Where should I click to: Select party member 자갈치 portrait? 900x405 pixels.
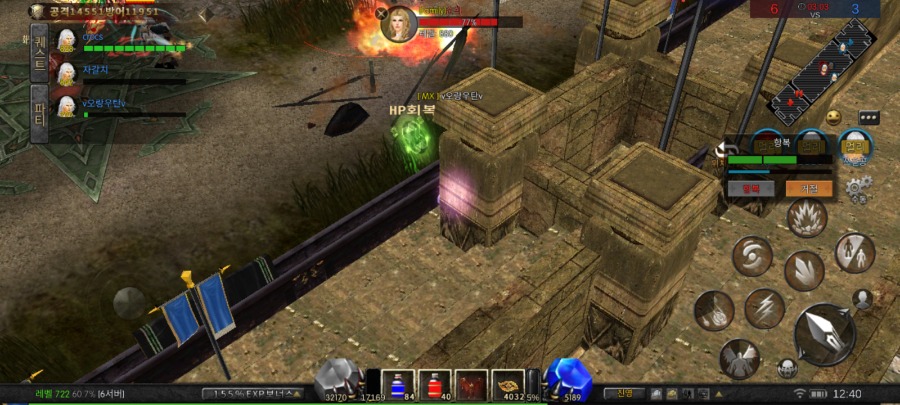point(67,73)
